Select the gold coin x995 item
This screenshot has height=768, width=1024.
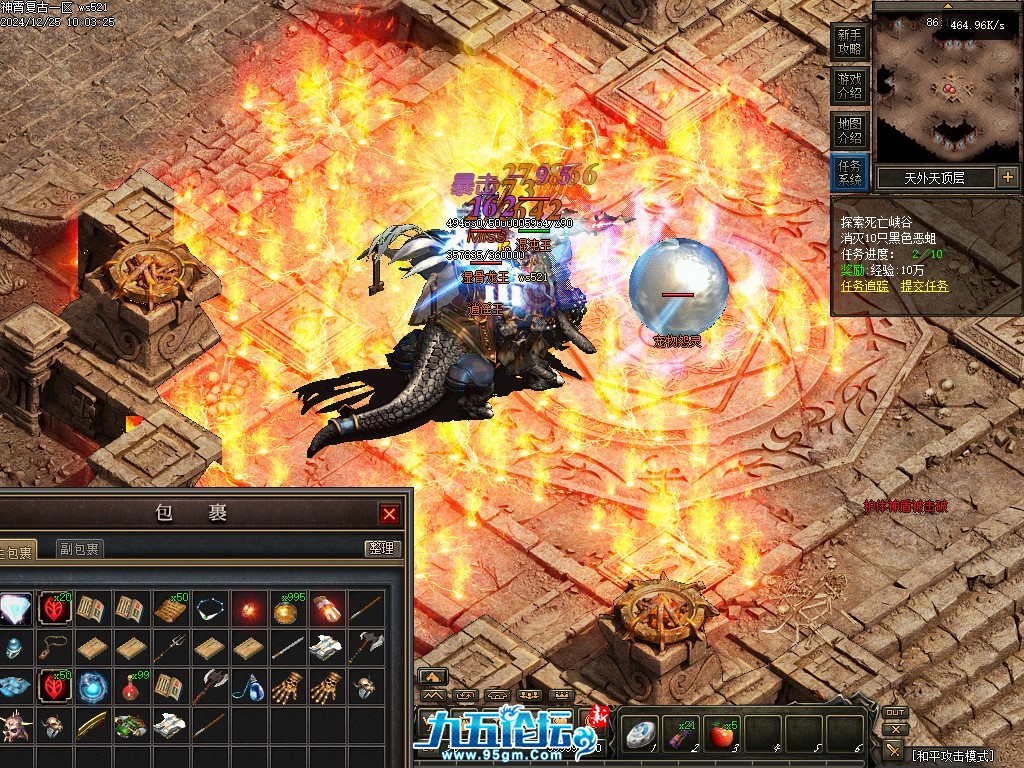click(287, 609)
